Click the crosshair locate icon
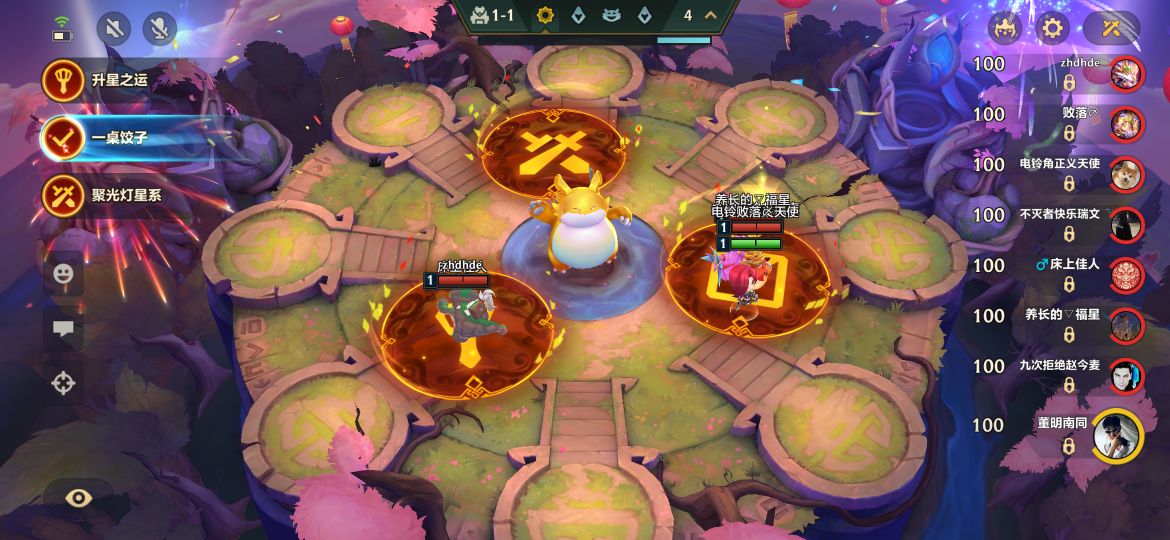This screenshot has width=1170, height=540. coord(63,382)
